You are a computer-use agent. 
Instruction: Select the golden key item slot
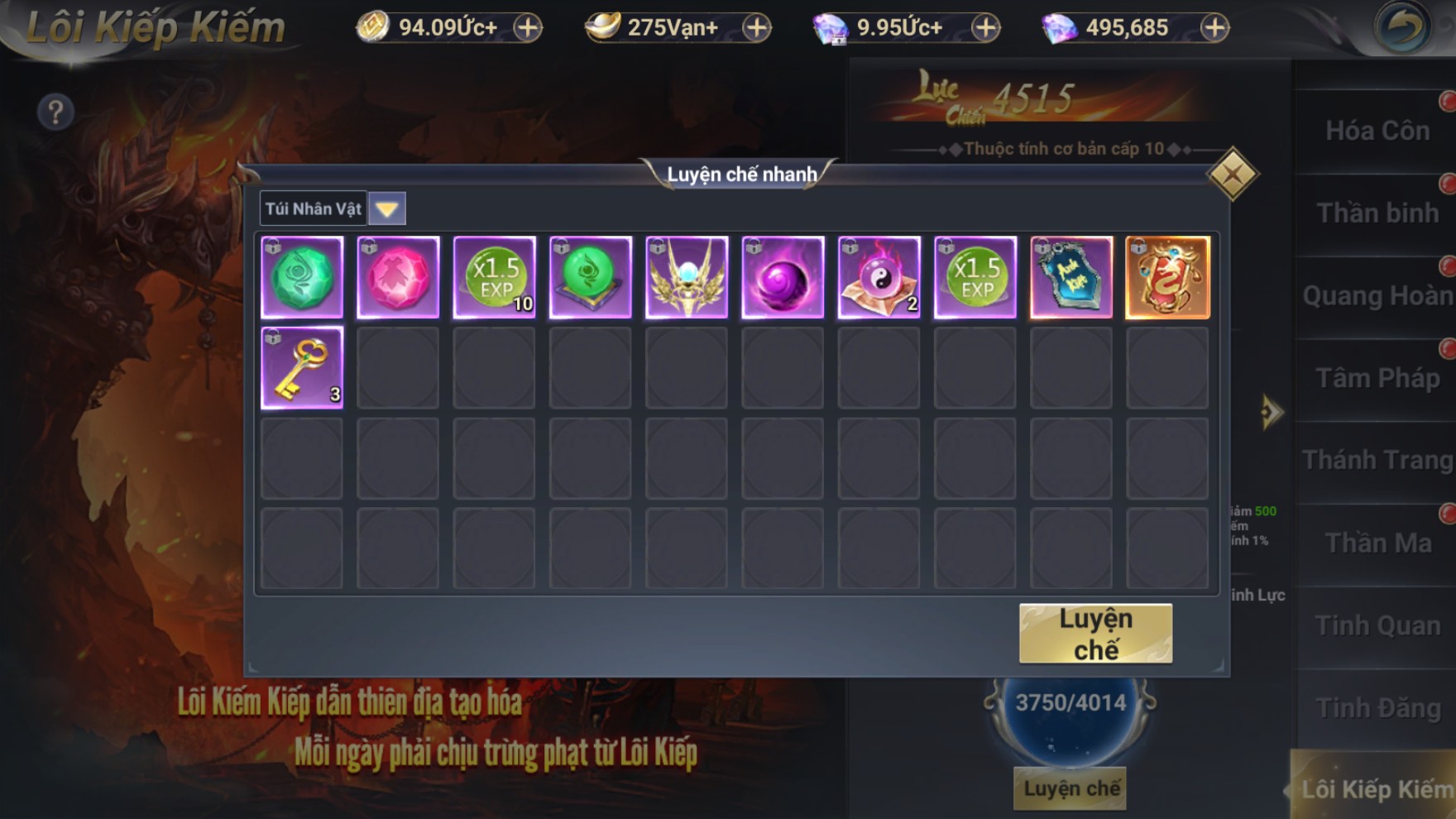tap(302, 367)
